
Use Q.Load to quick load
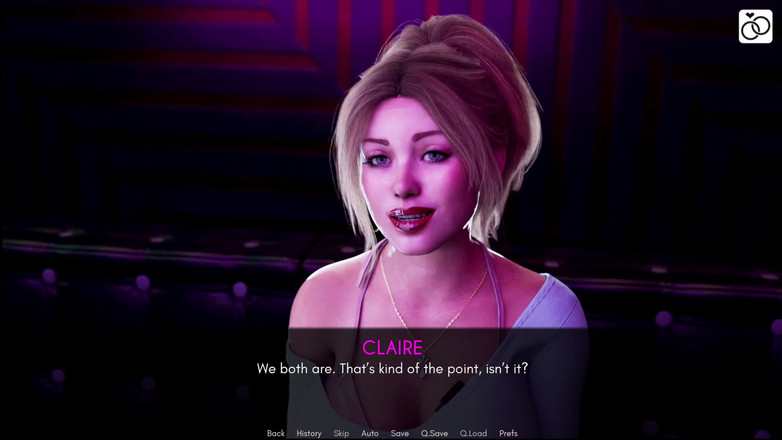473,433
